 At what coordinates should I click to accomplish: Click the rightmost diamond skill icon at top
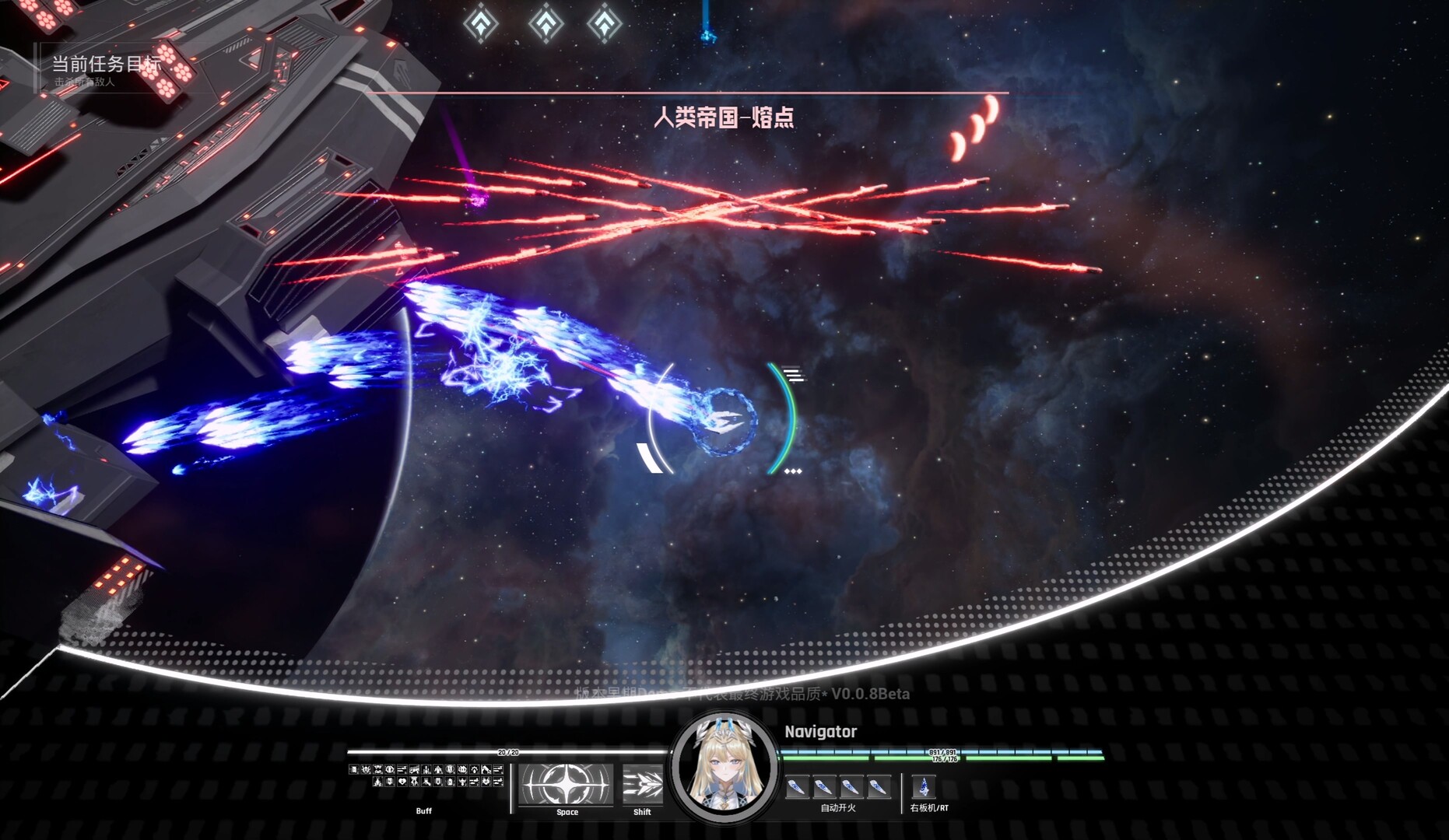point(606,22)
